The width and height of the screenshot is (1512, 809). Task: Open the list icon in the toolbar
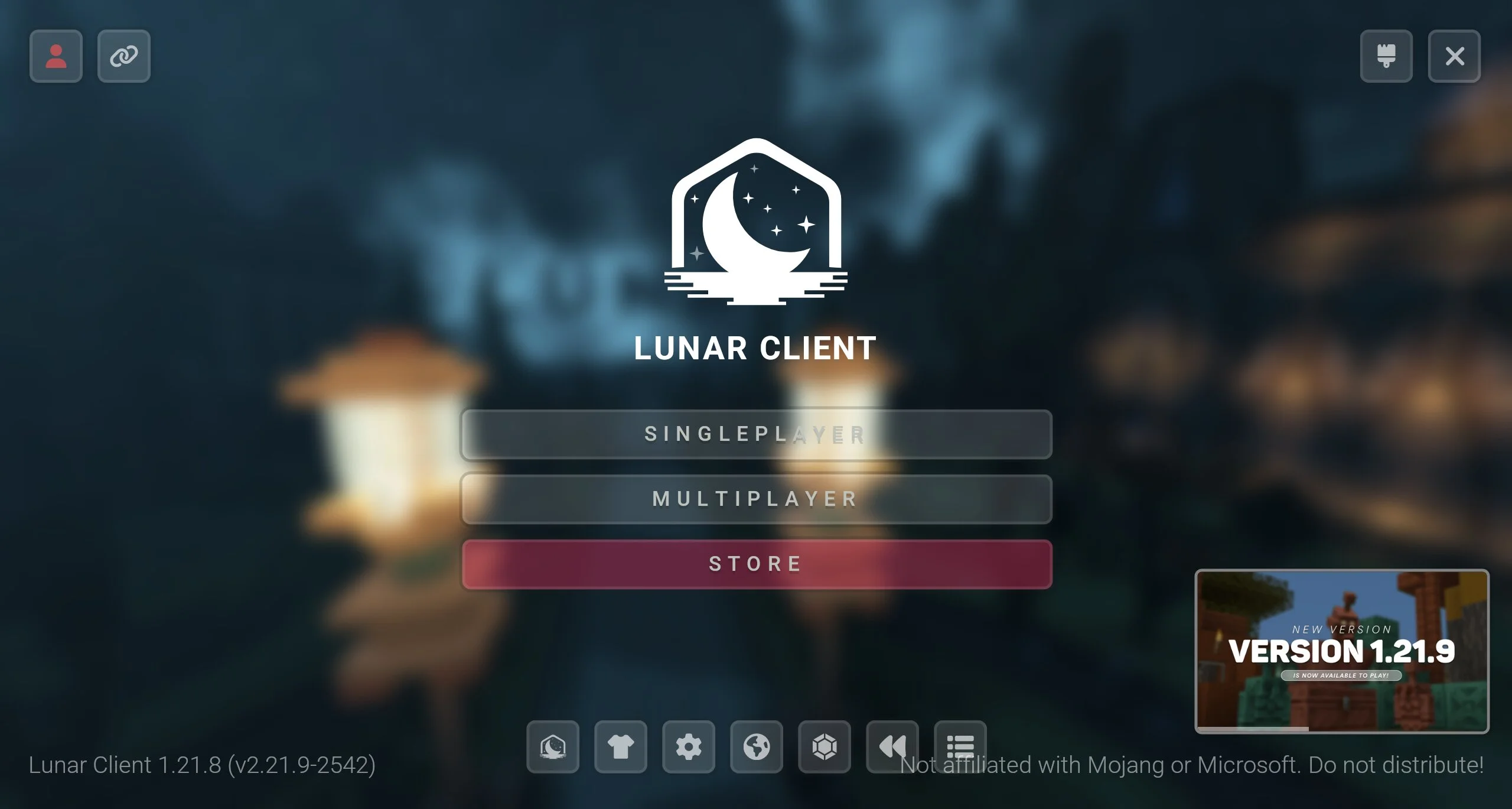(960, 743)
